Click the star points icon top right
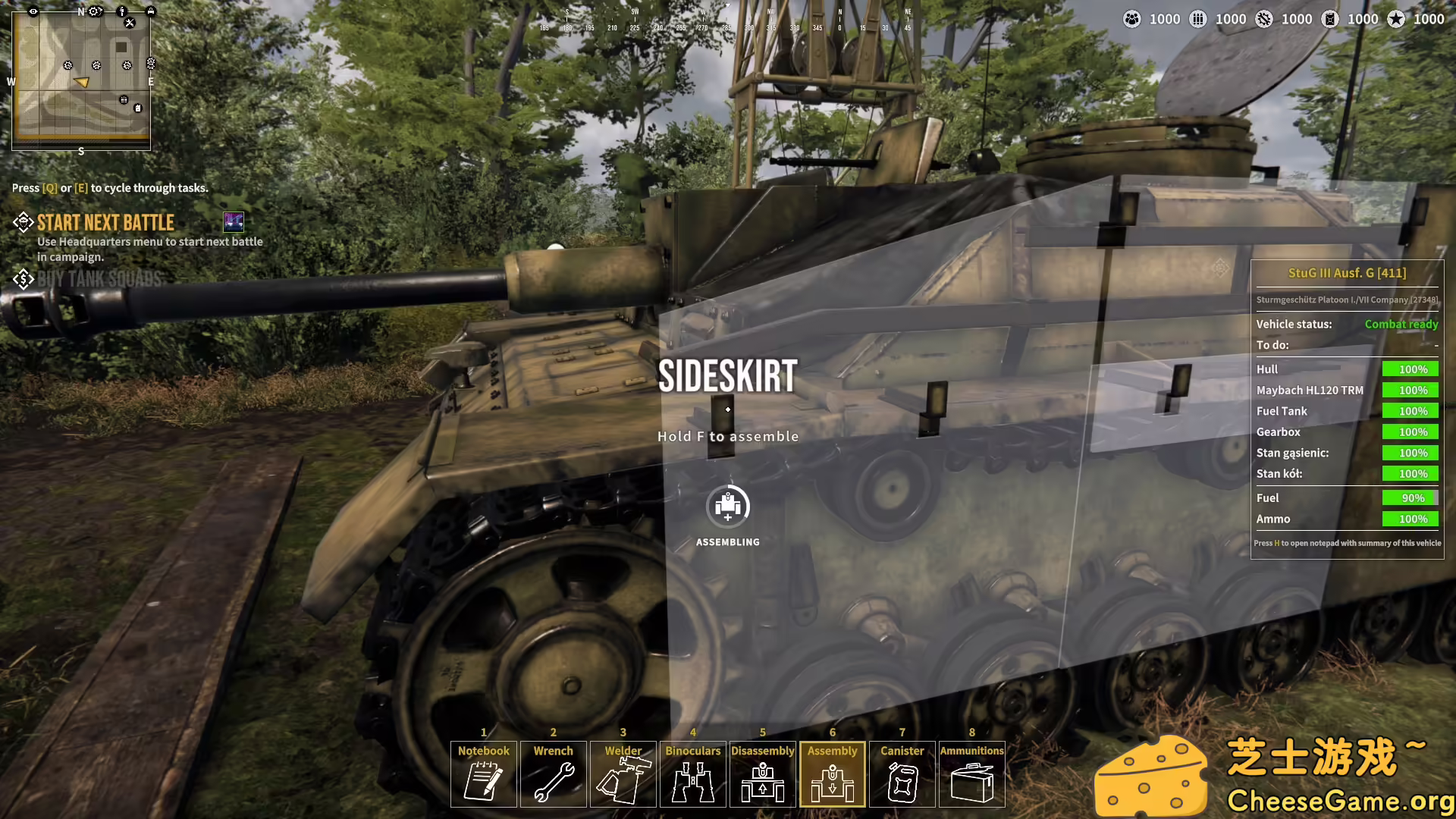 pyautogui.click(x=1395, y=19)
